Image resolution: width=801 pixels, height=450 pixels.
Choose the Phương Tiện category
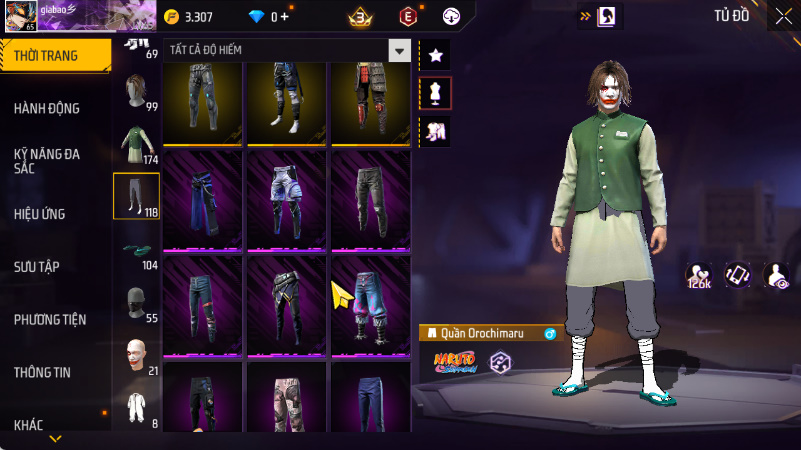pyautogui.click(x=50, y=319)
